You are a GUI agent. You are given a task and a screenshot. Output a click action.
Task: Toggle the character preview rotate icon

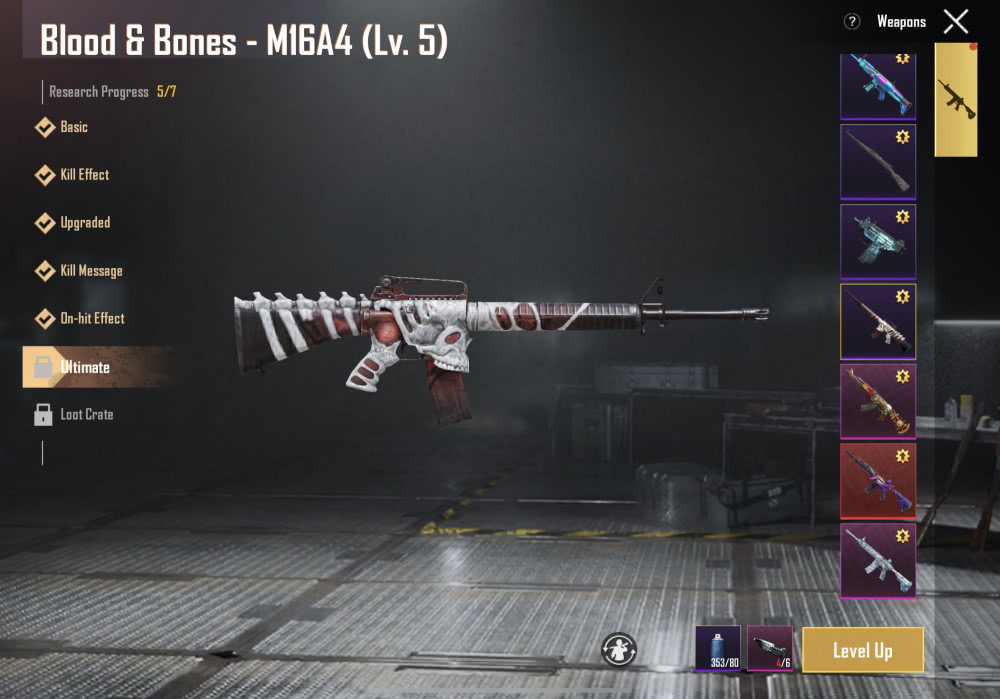pos(619,649)
